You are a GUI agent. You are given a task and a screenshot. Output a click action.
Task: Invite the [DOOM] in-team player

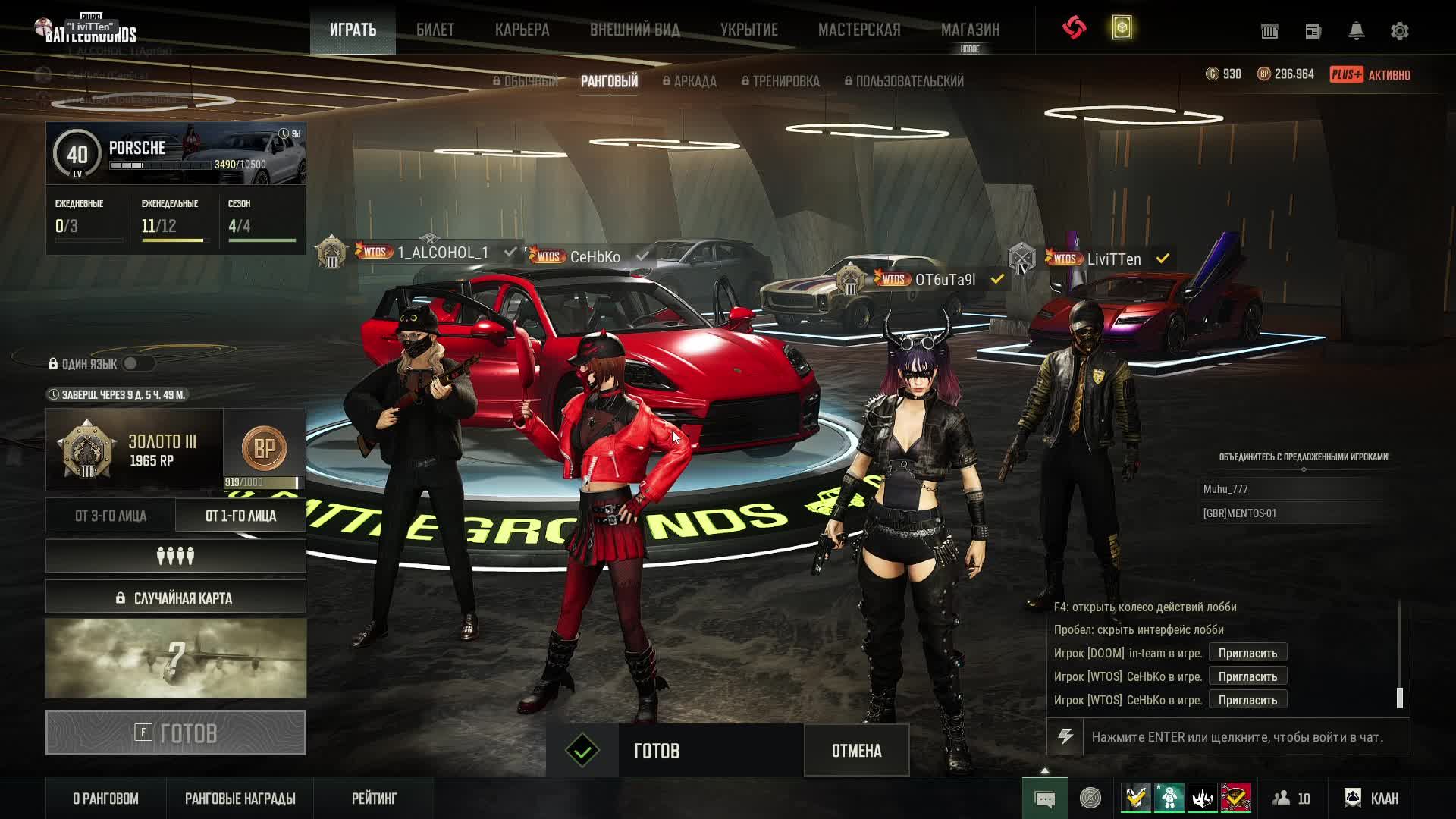coord(1247,653)
